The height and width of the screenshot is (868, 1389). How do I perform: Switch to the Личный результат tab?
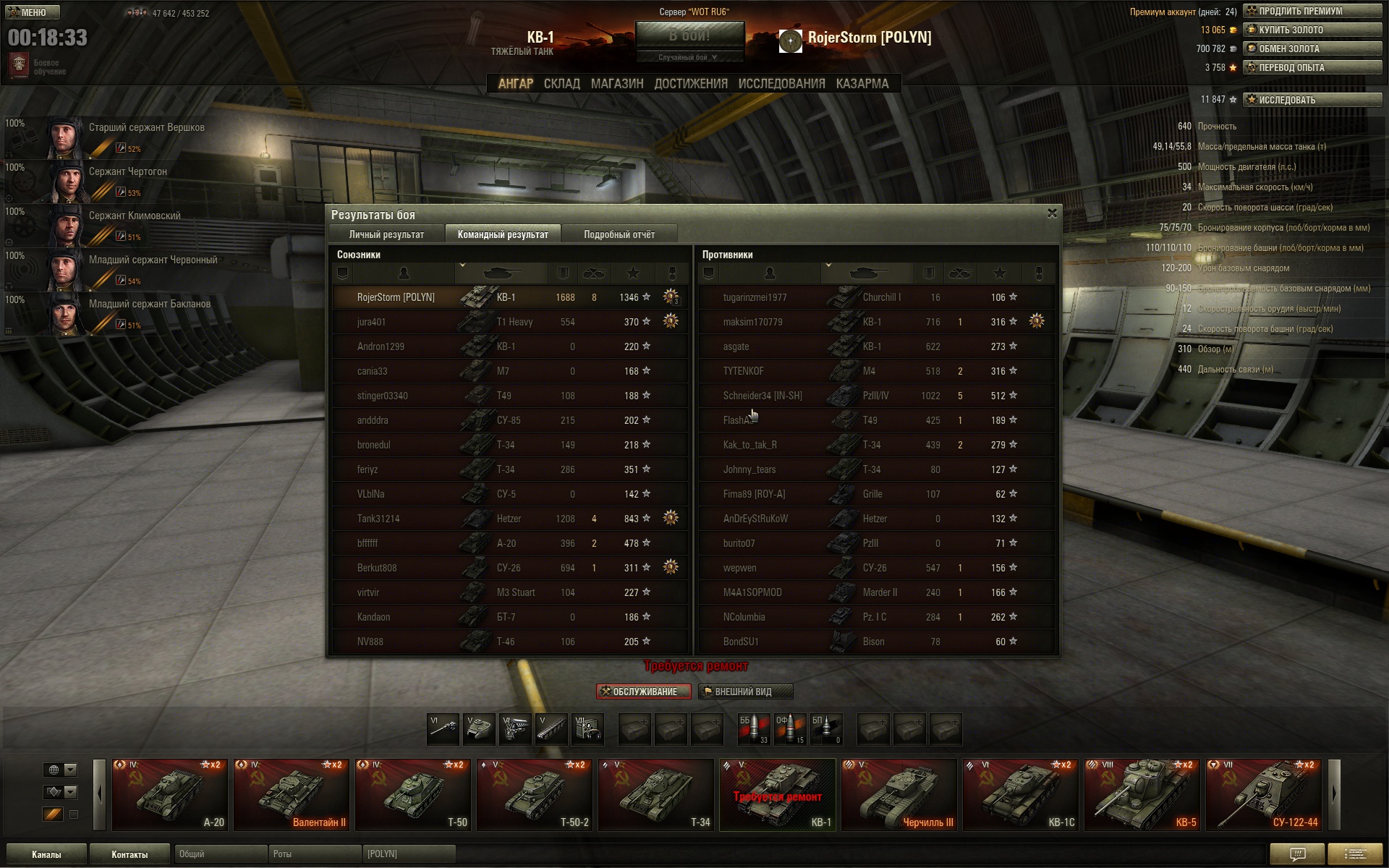tap(386, 234)
